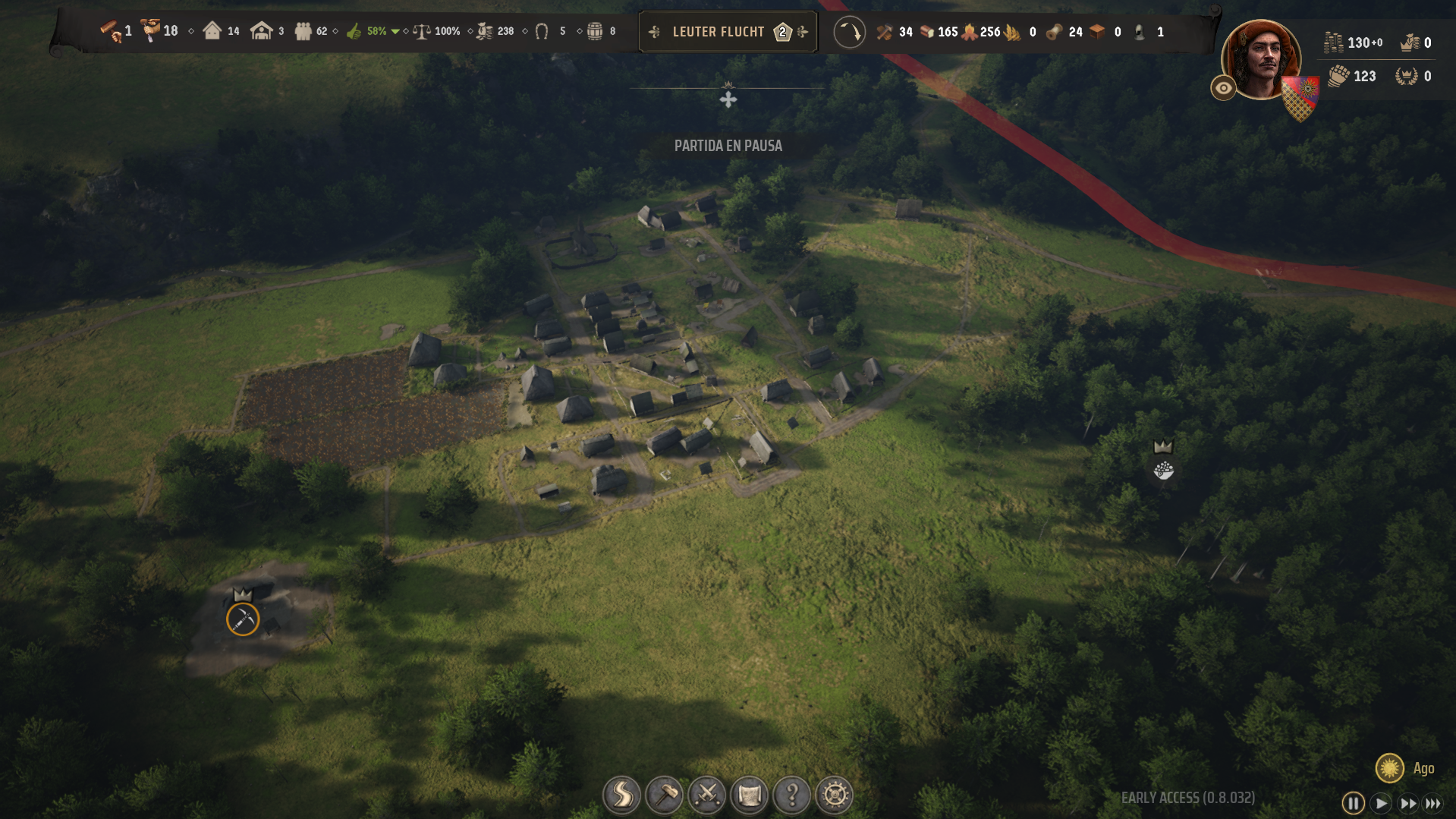Open the settlement level 2 badge
The width and height of the screenshot is (1456, 819).
tap(782, 32)
